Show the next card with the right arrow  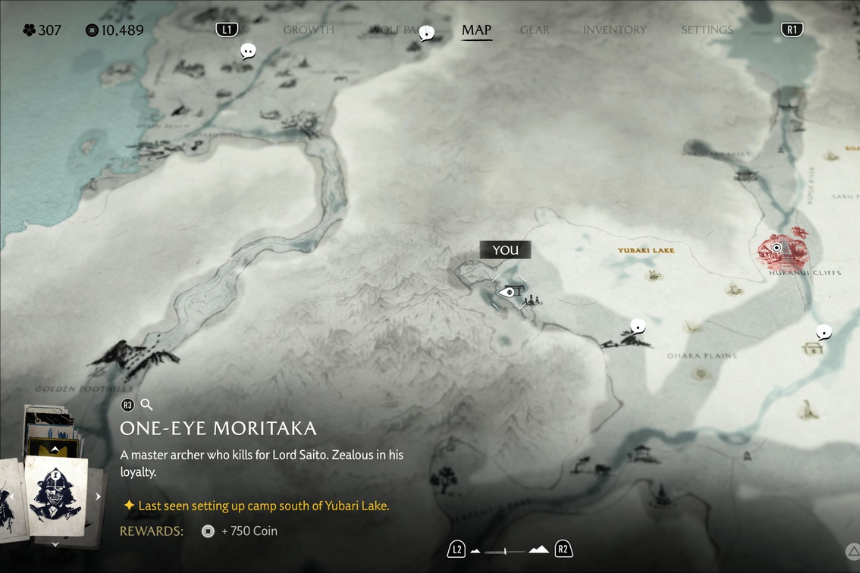[x=98, y=496]
